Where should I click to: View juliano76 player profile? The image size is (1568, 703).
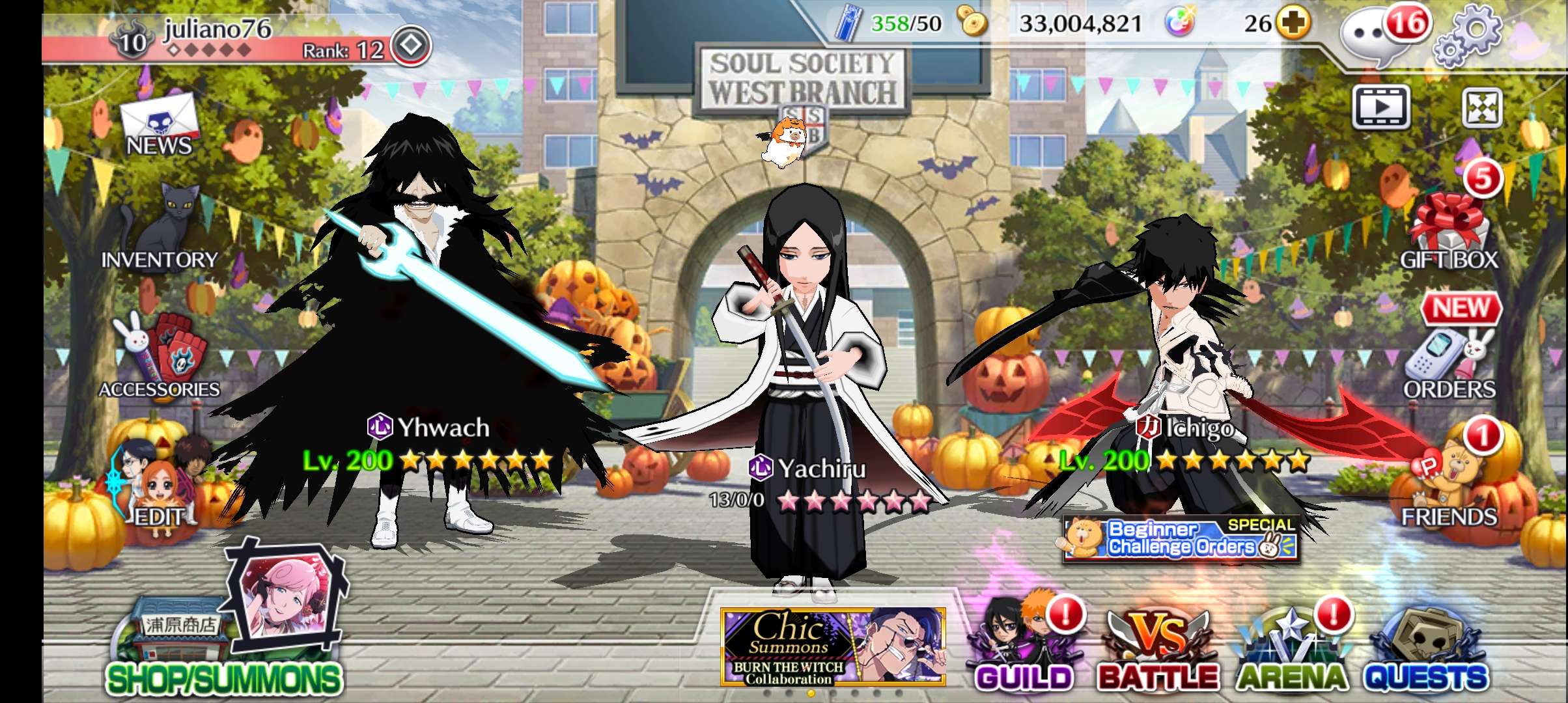(x=215, y=38)
